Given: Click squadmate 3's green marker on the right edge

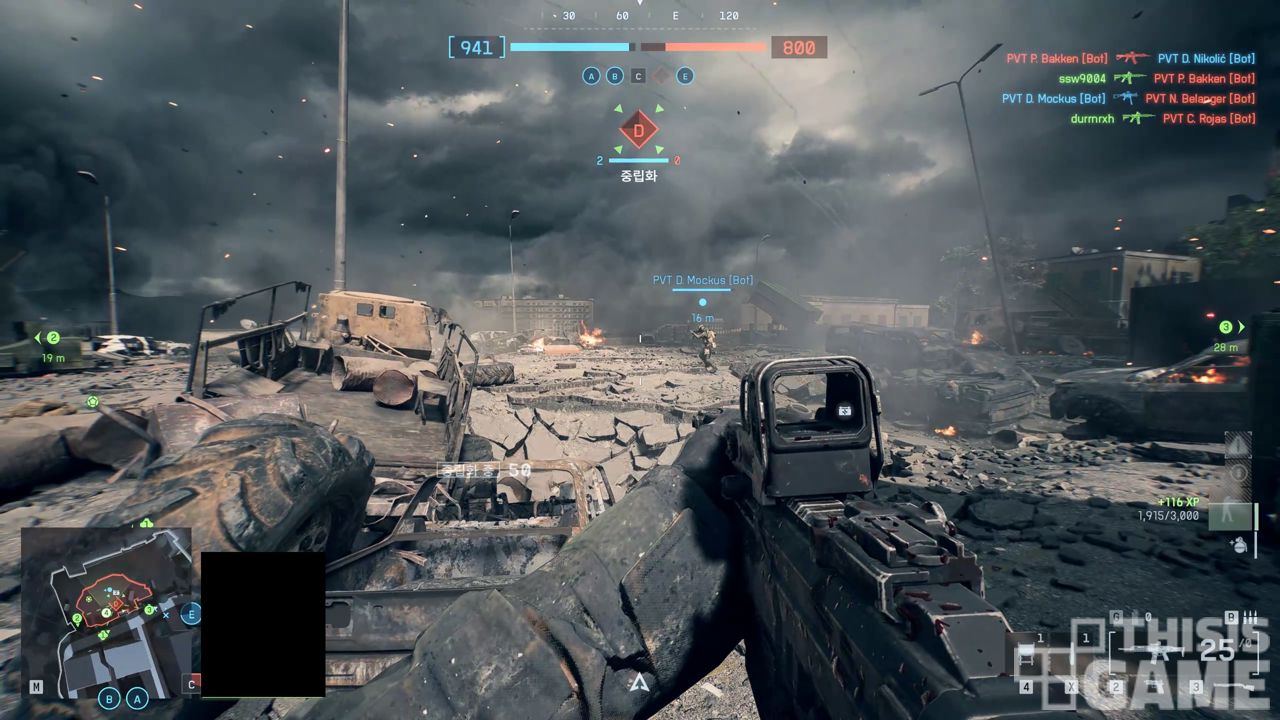Looking at the screenshot, I should point(1226,327).
